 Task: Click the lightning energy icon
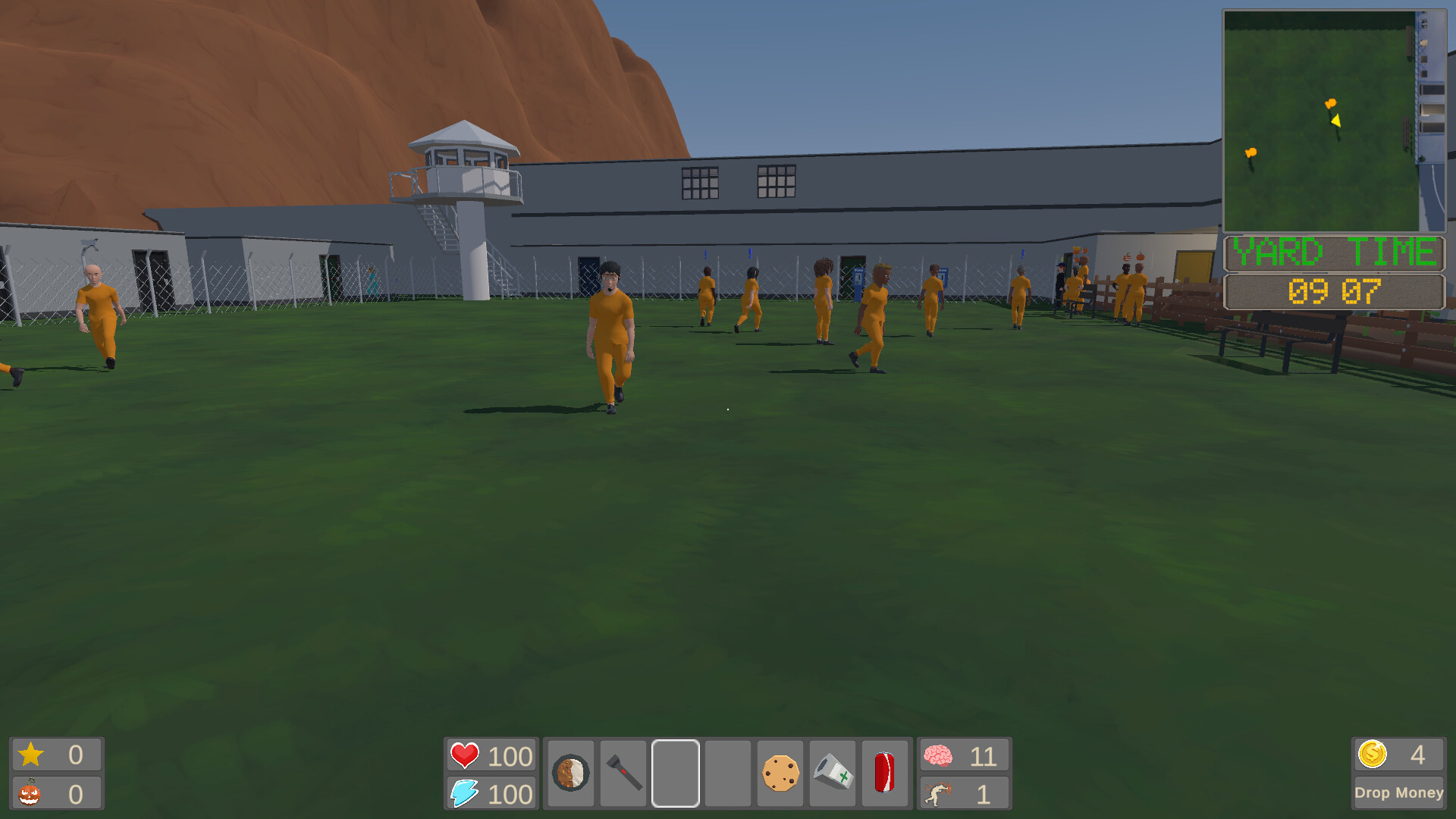click(465, 793)
